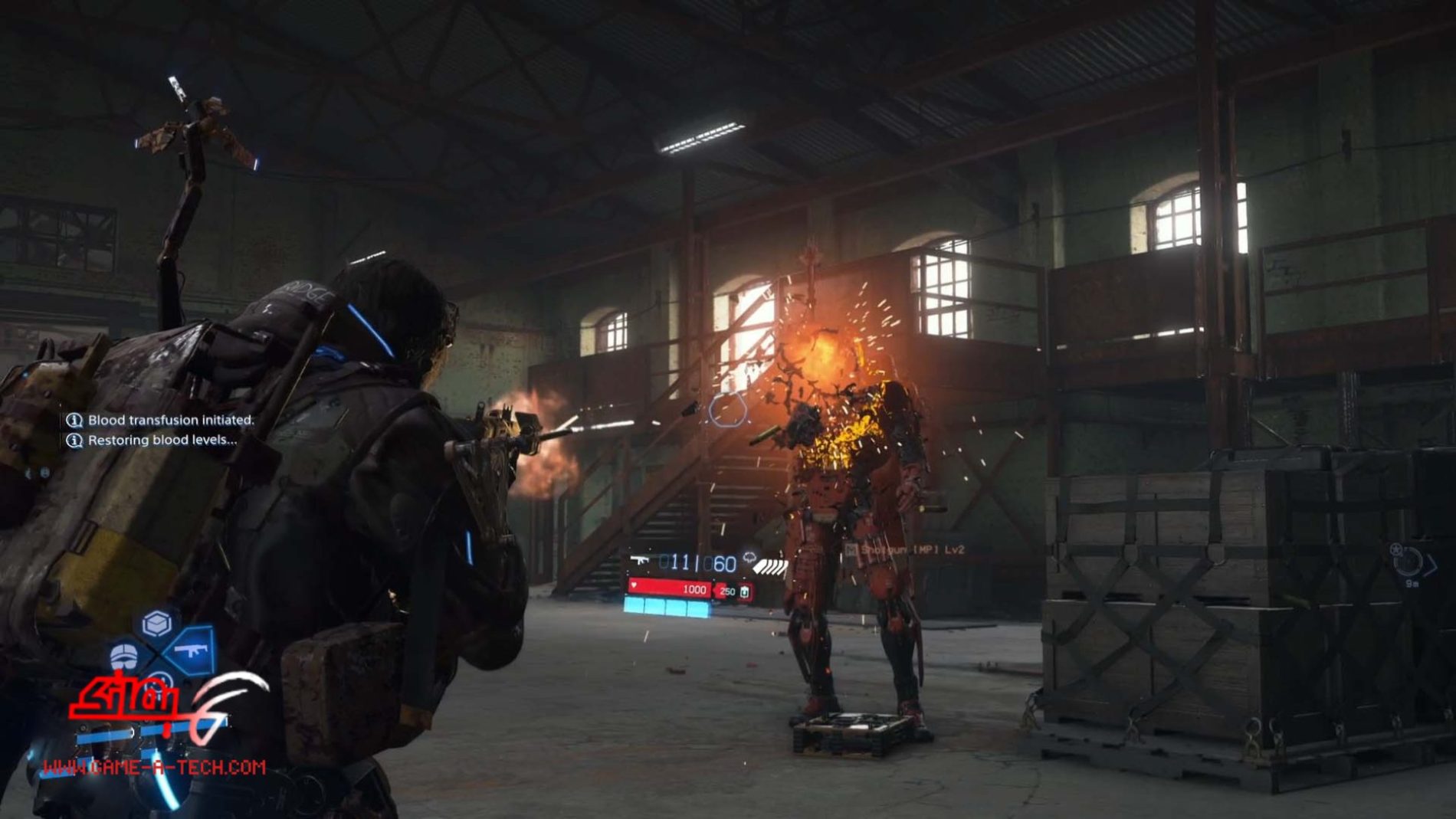This screenshot has height=819, width=1456.
Task: Click the blood bag icon beside health
Action: 744,591
